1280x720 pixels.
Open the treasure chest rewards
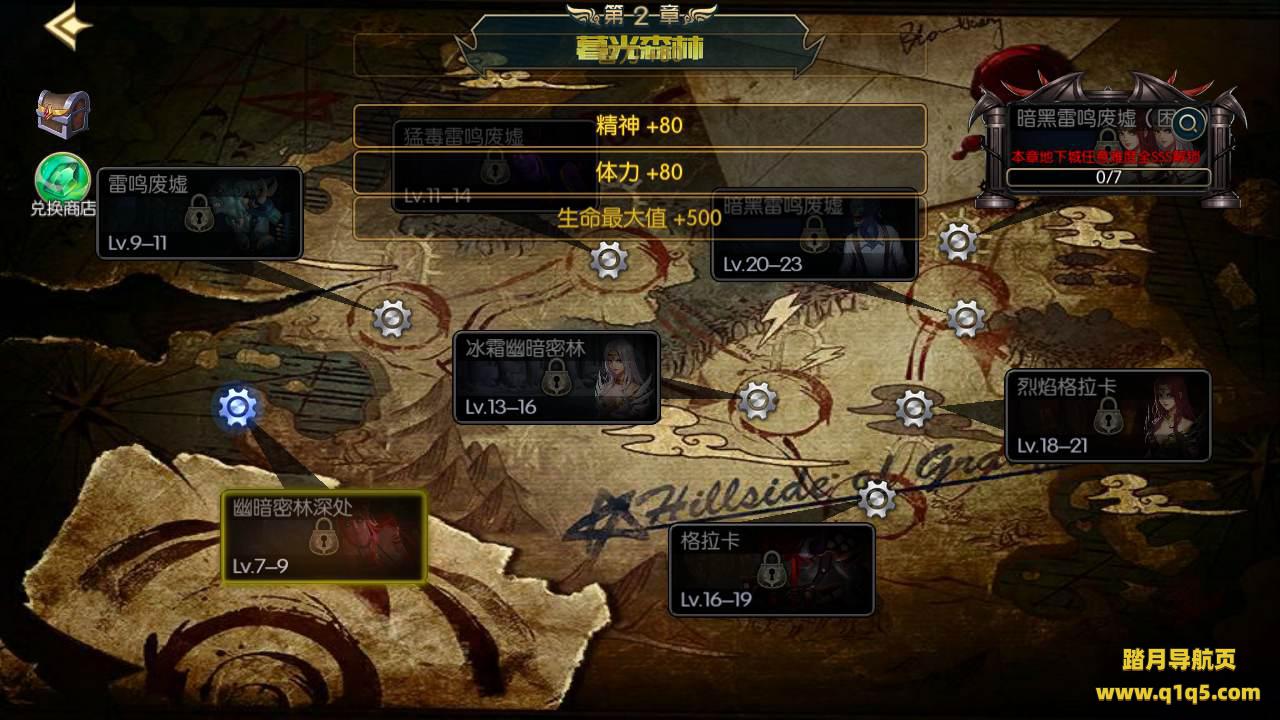pyautogui.click(x=63, y=113)
